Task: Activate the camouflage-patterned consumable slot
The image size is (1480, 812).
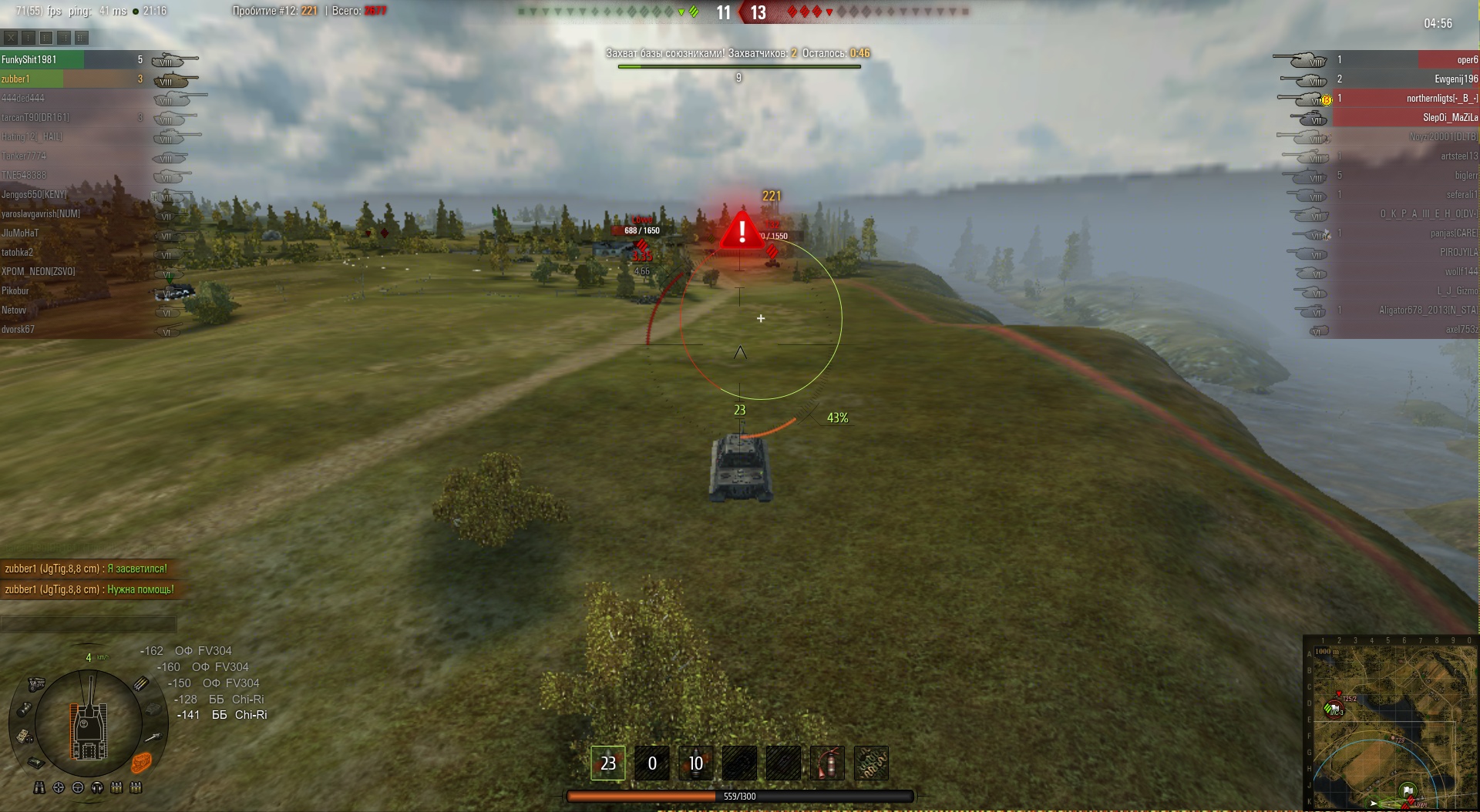Action: (872, 763)
